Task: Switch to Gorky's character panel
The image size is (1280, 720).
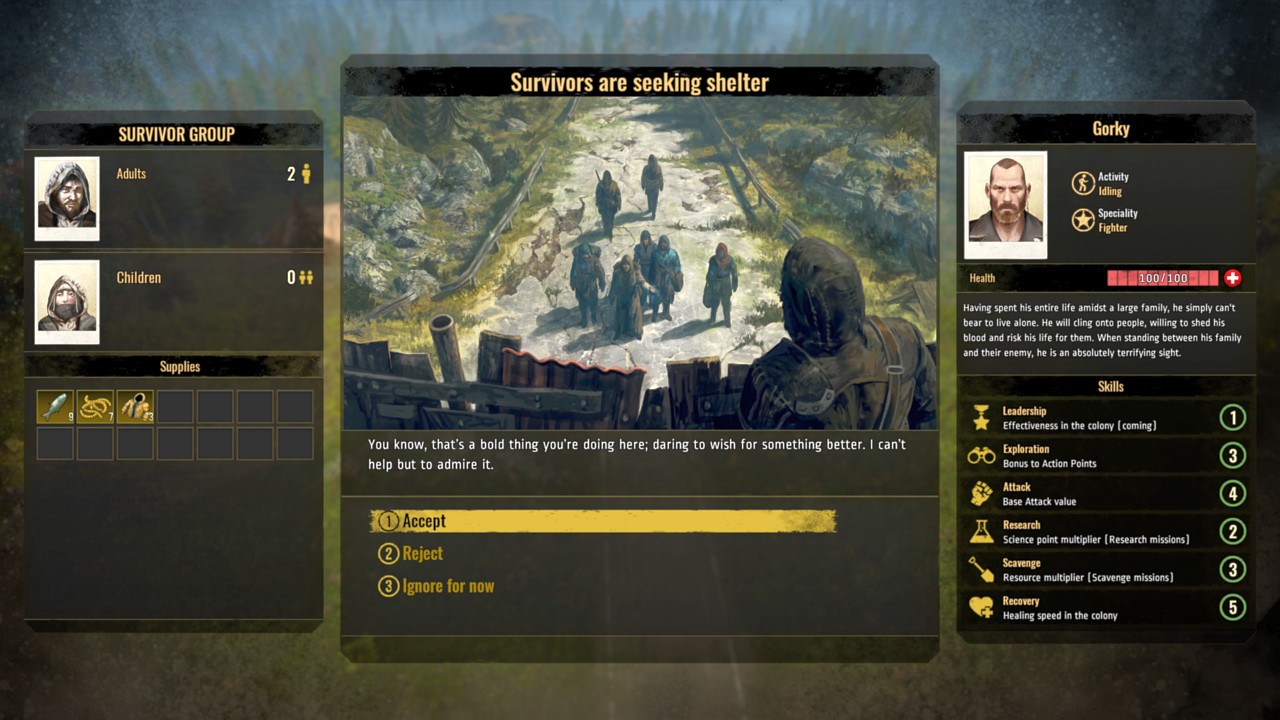Action: click(x=1110, y=128)
